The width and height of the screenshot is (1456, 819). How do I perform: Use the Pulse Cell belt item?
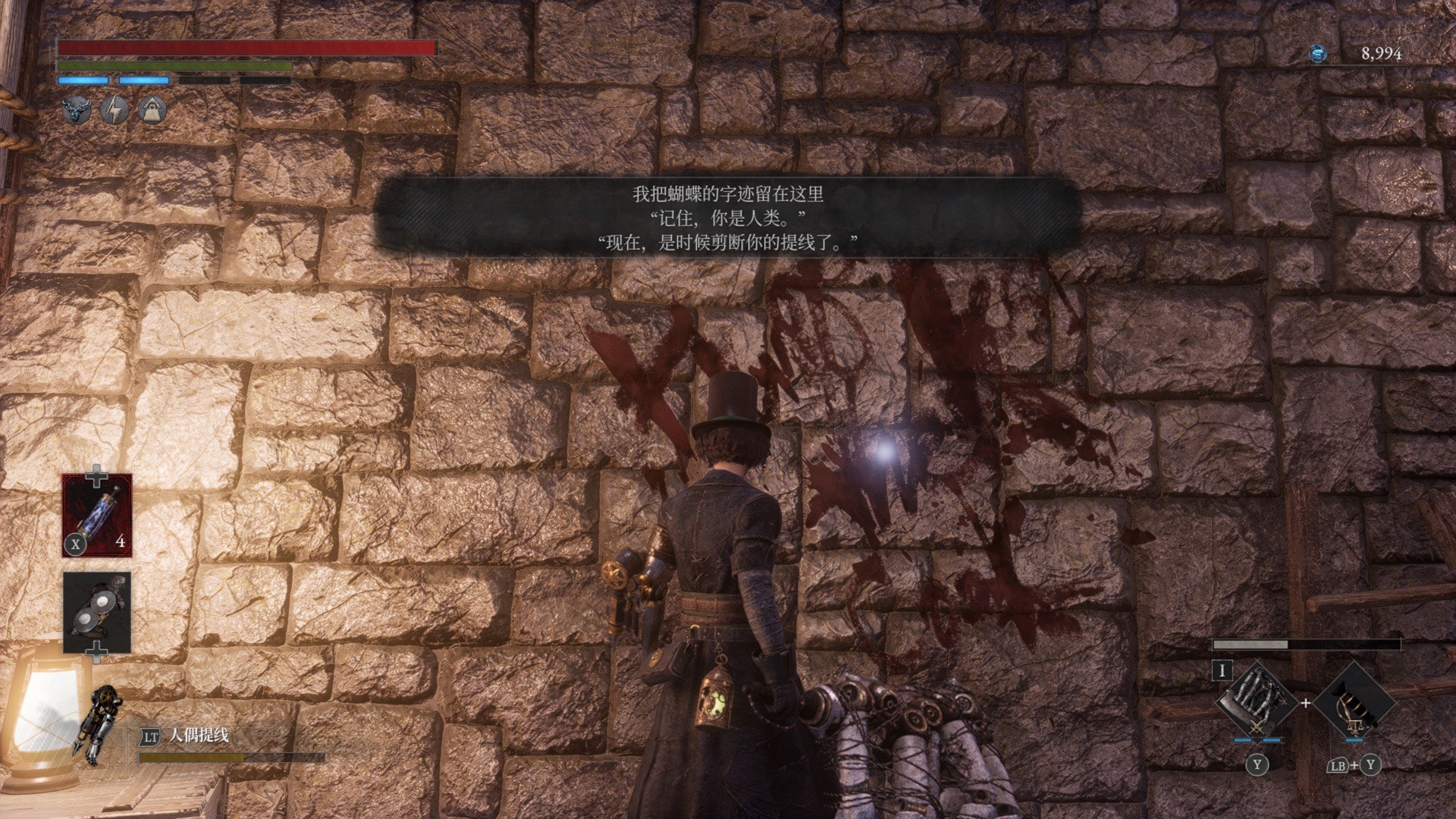(x=97, y=515)
